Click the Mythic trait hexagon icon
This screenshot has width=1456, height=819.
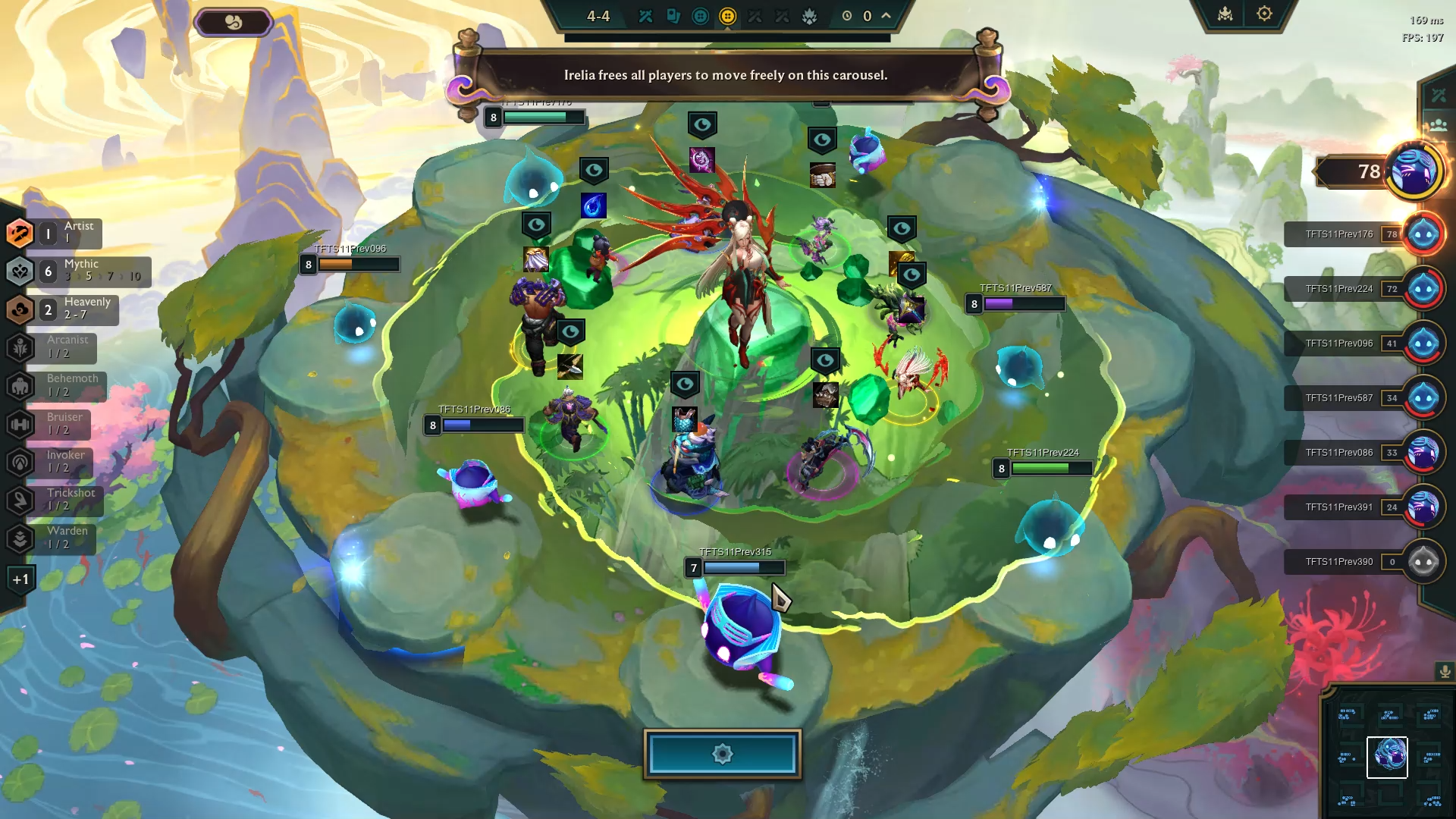click(x=20, y=271)
